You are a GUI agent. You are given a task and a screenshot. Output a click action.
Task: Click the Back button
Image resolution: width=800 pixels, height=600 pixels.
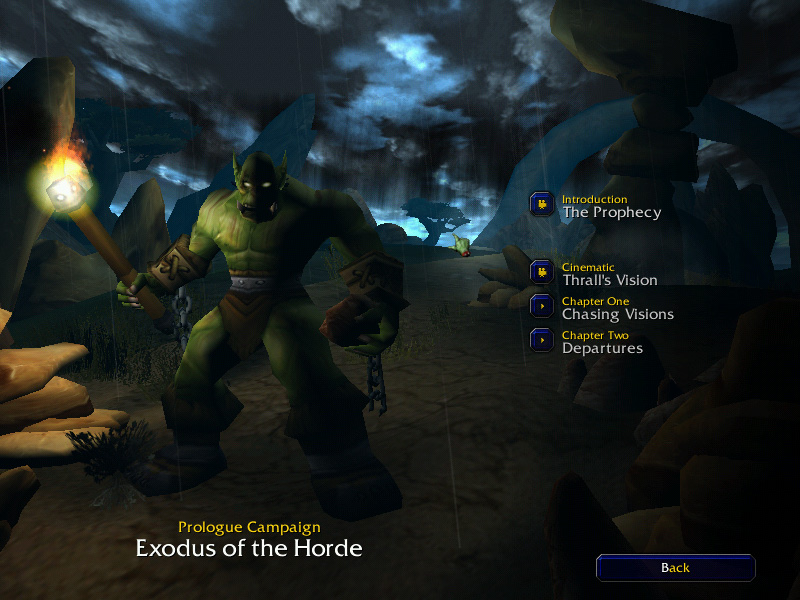675,568
